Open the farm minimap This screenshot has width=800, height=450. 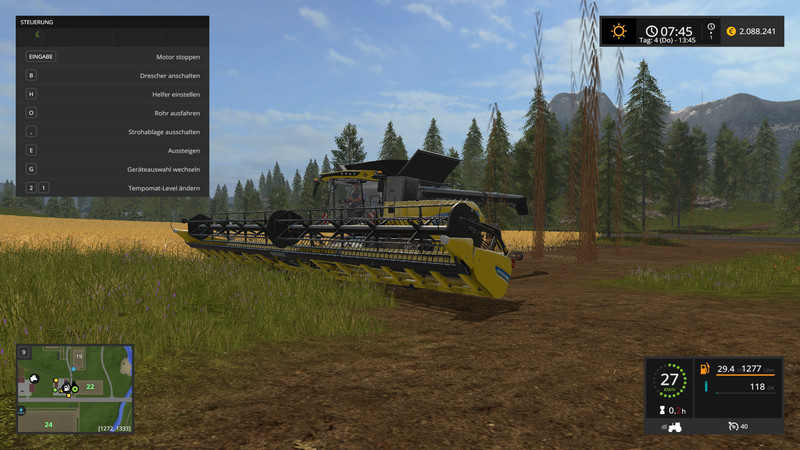pyautogui.click(x=74, y=389)
